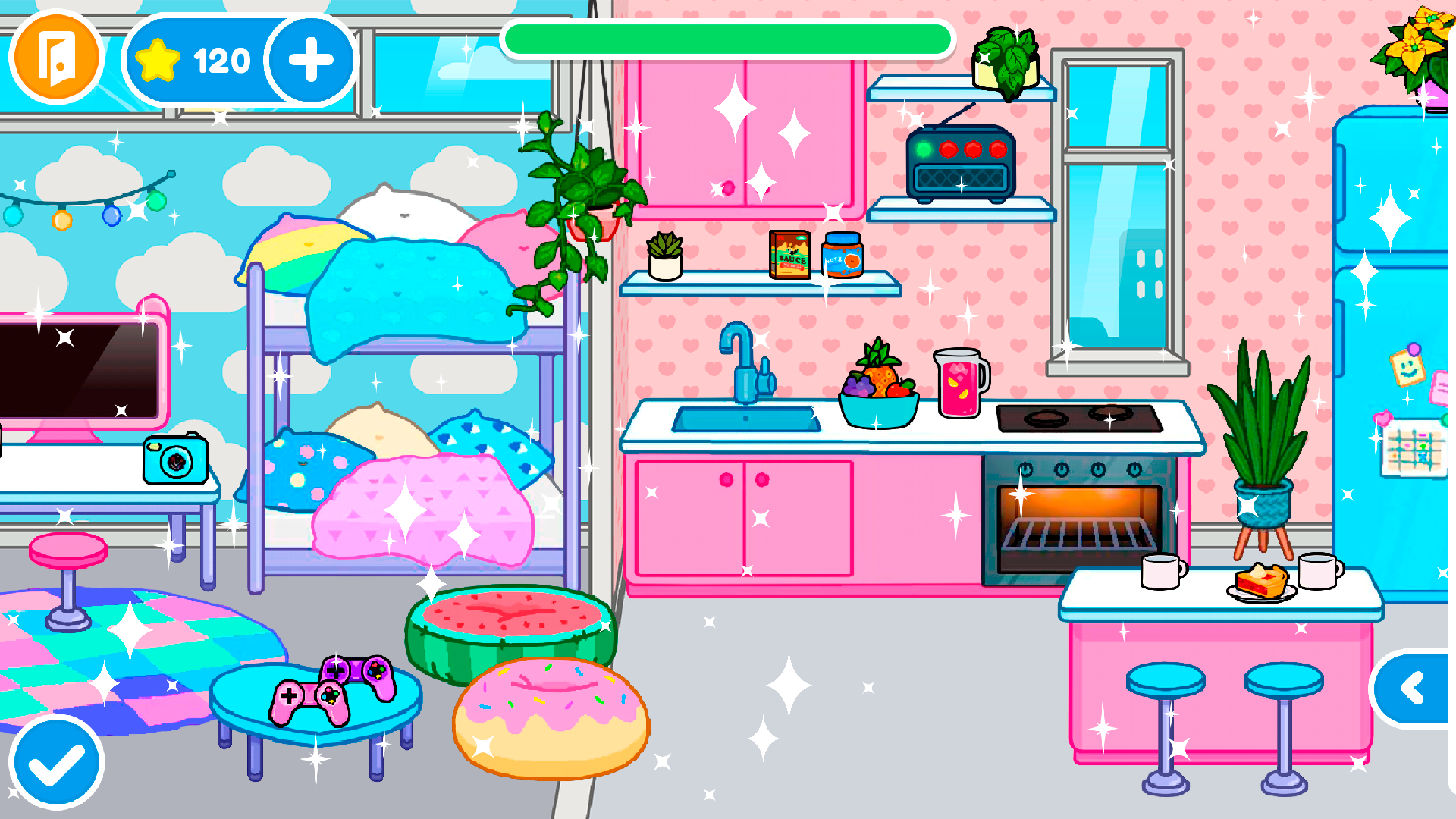Confirm with the checkmark button
1456x819 pixels.
55,762
